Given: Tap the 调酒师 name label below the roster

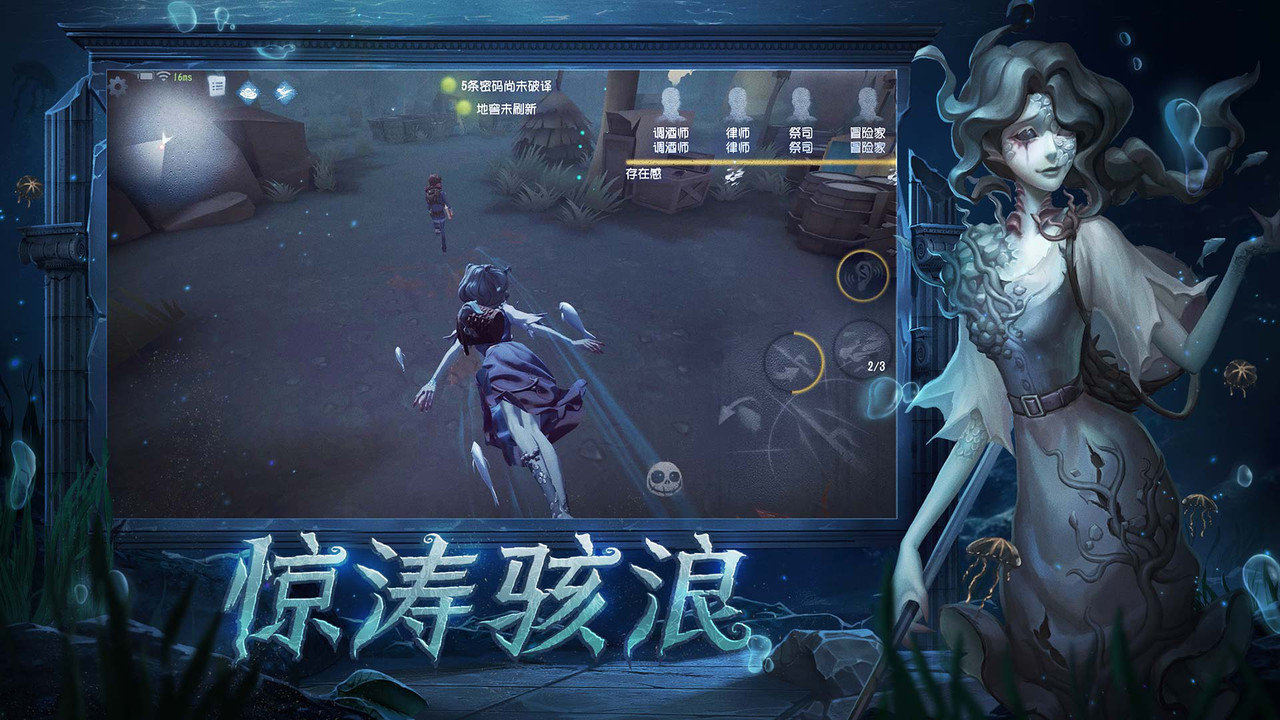Looking at the screenshot, I should tap(670, 145).
